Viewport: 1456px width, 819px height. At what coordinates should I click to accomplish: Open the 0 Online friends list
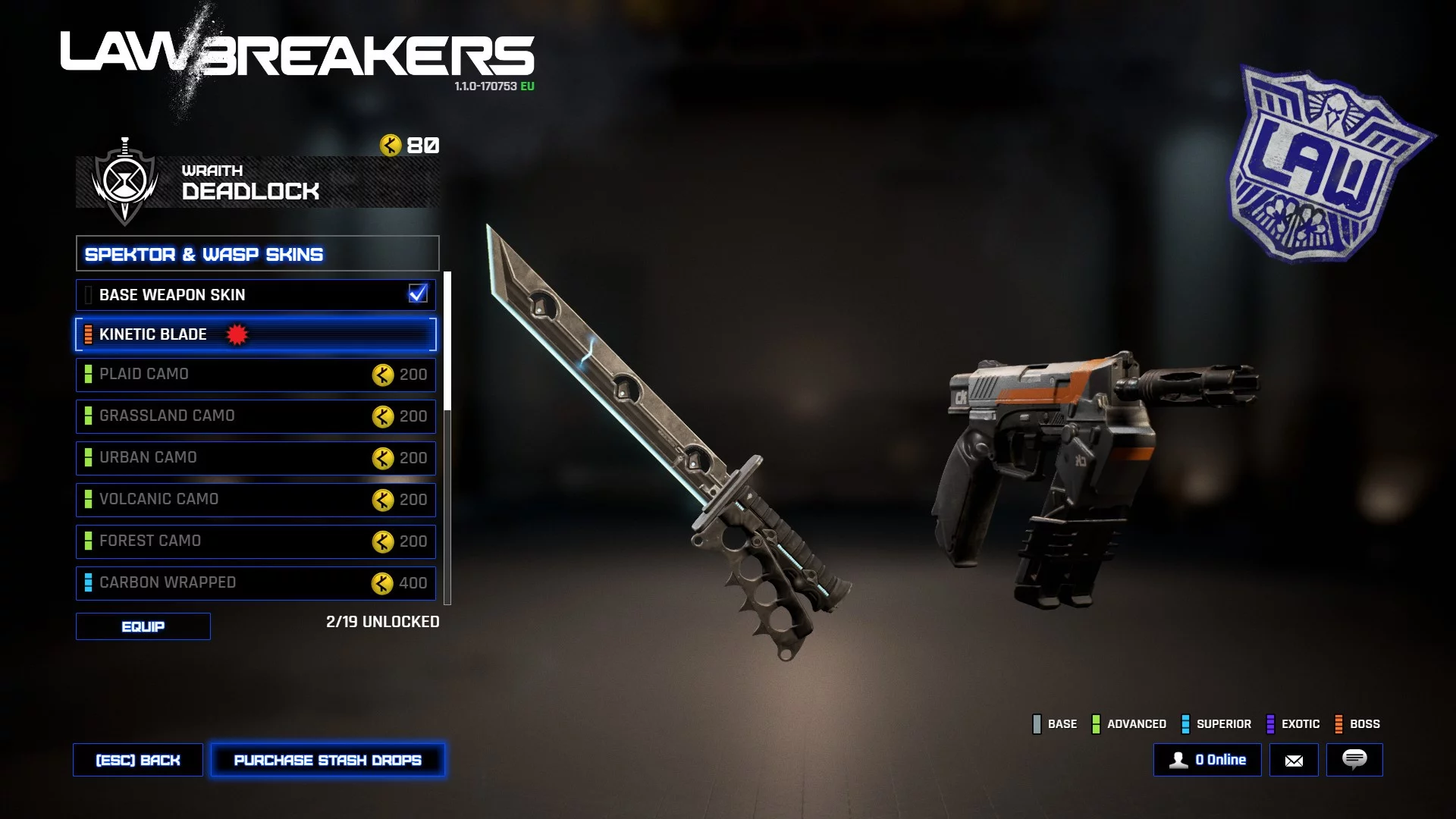[x=1207, y=760]
